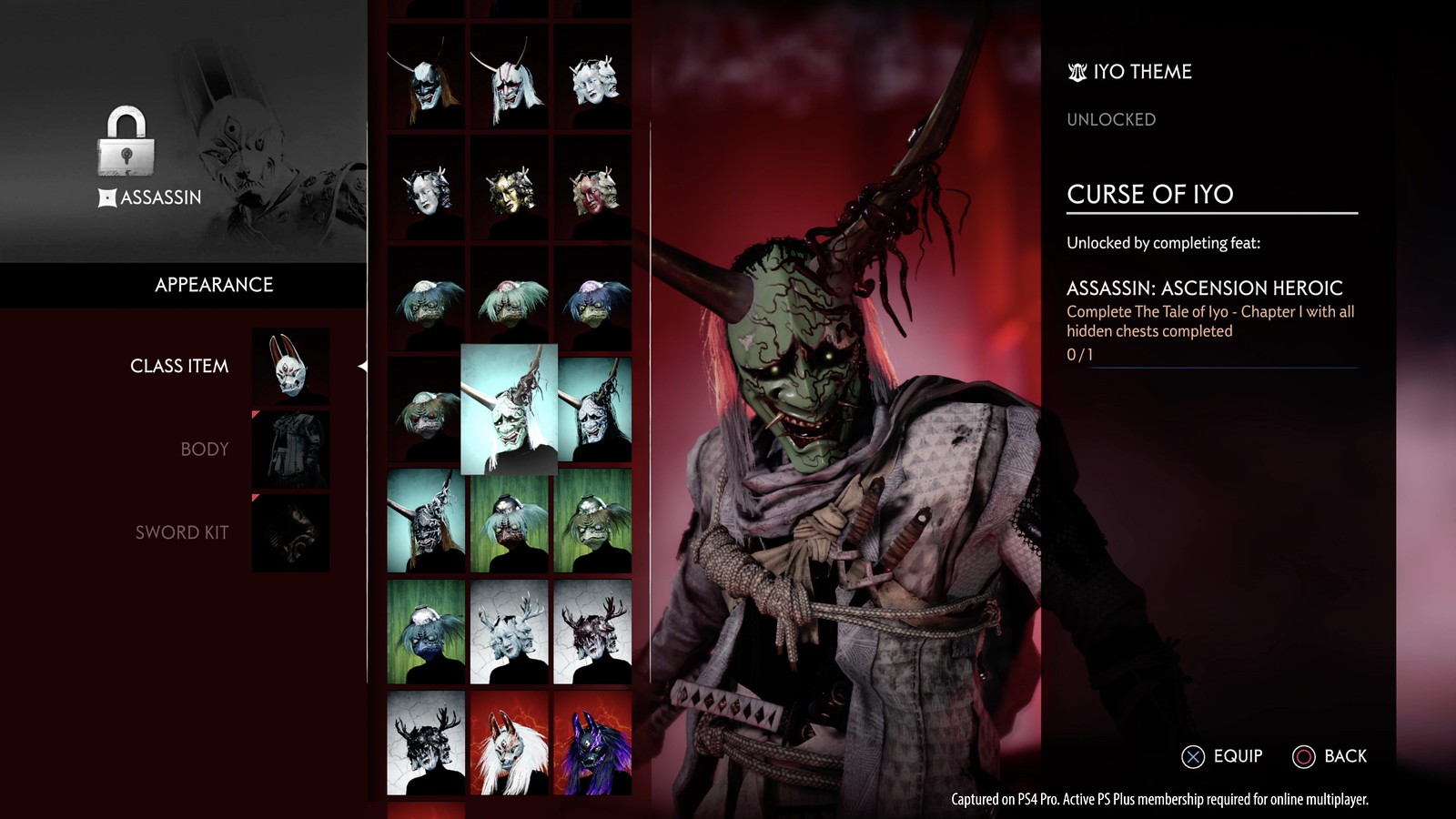Select the Class Item category
Screen dimensions: 1456x819
click(x=179, y=366)
